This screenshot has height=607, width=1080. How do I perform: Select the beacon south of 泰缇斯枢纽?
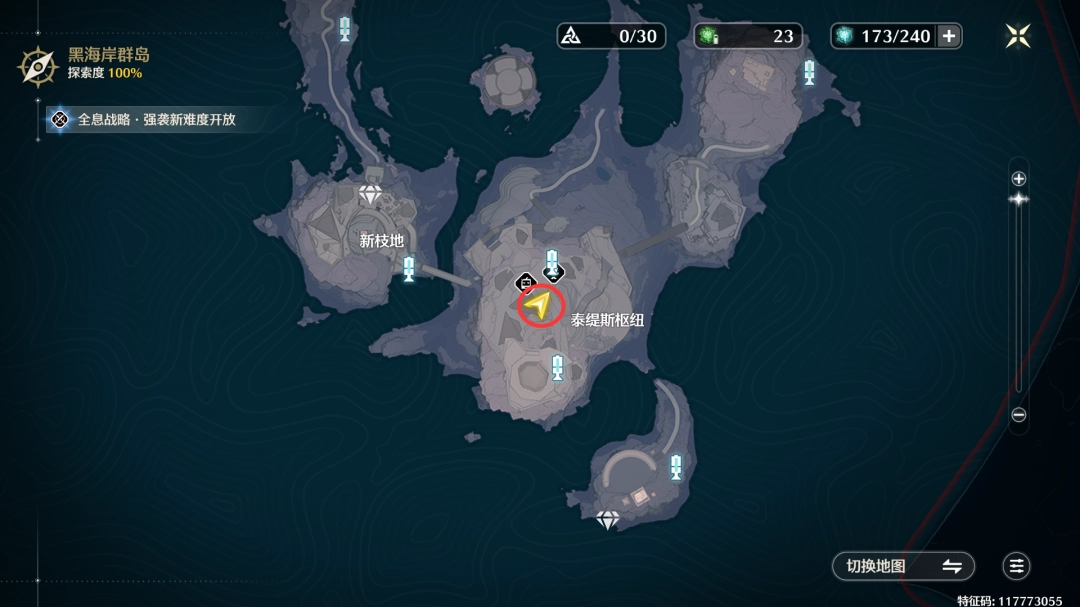click(557, 367)
